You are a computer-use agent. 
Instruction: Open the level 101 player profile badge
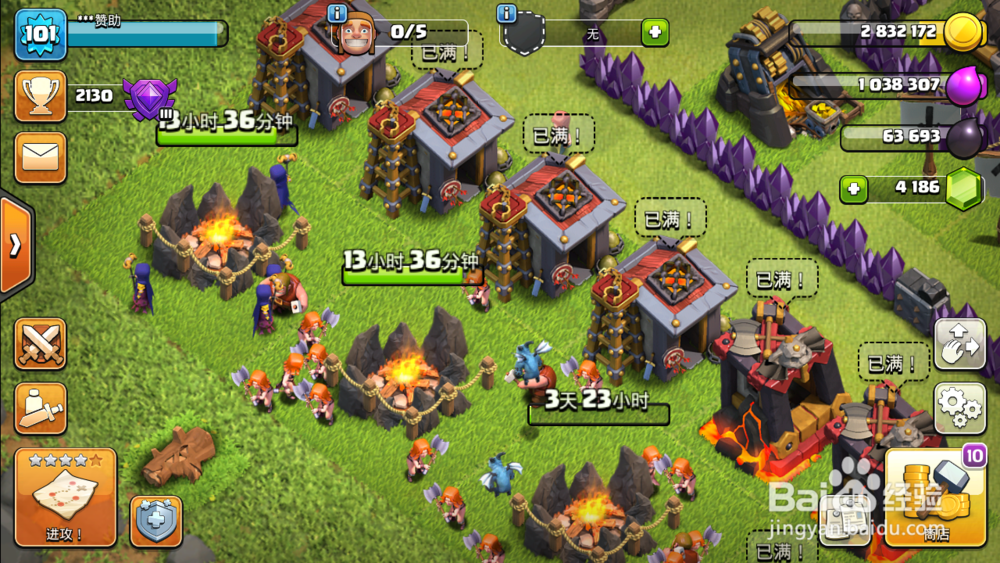(x=40, y=34)
